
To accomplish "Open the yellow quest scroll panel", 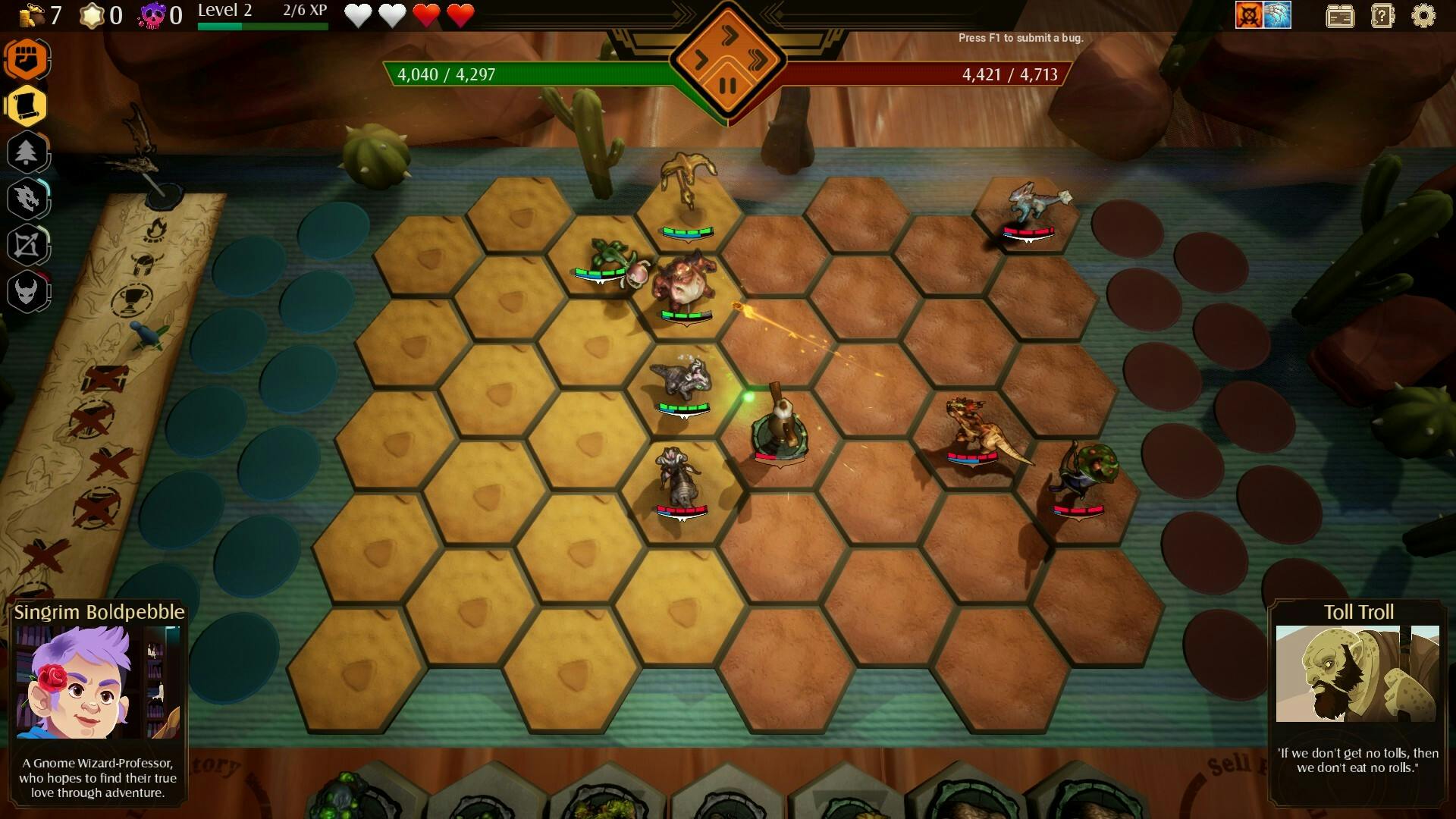I will pyautogui.click(x=28, y=105).
